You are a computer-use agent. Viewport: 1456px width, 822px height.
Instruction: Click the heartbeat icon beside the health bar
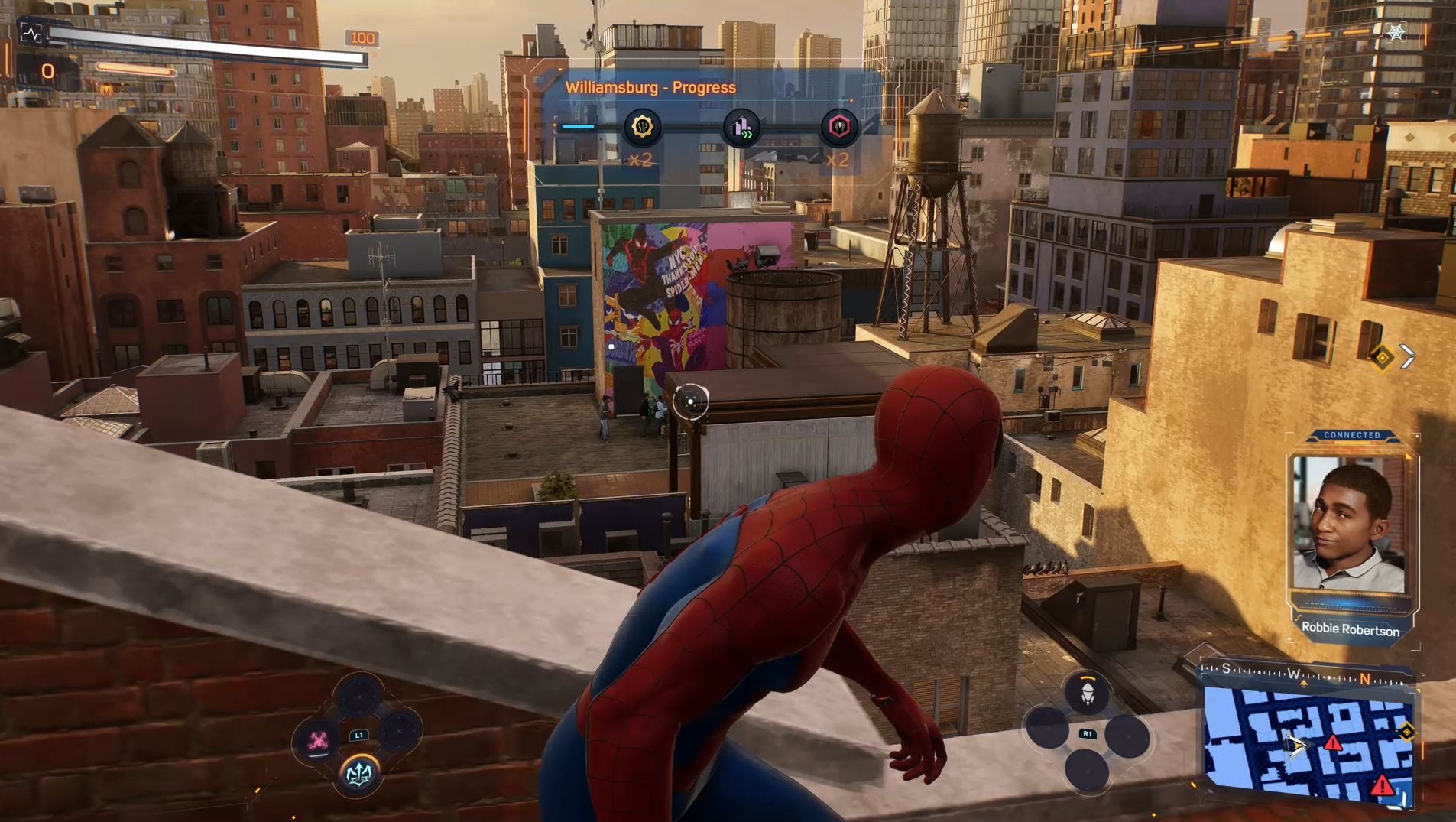[x=31, y=33]
